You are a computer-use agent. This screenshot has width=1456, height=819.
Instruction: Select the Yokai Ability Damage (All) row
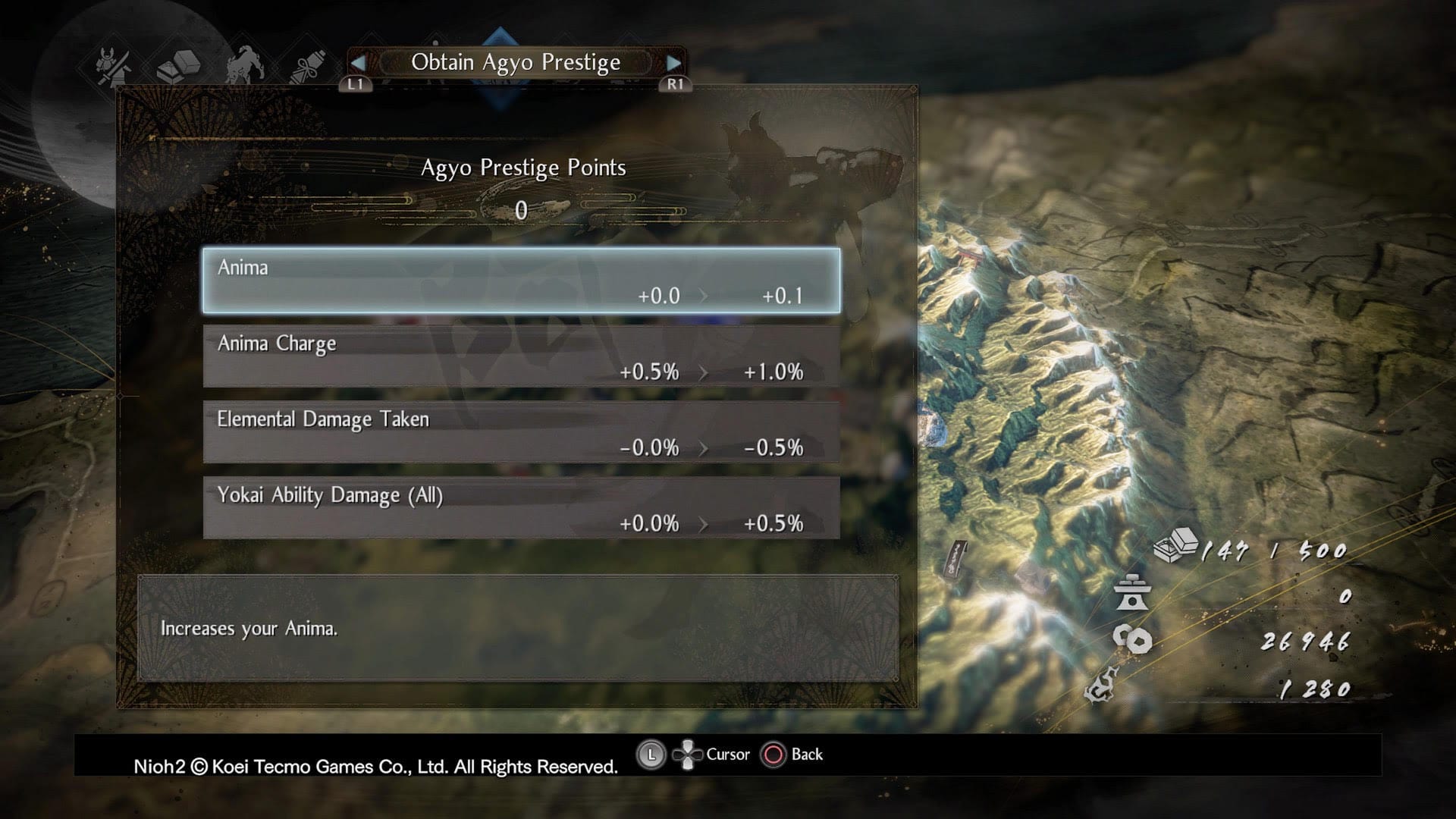pos(523,508)
